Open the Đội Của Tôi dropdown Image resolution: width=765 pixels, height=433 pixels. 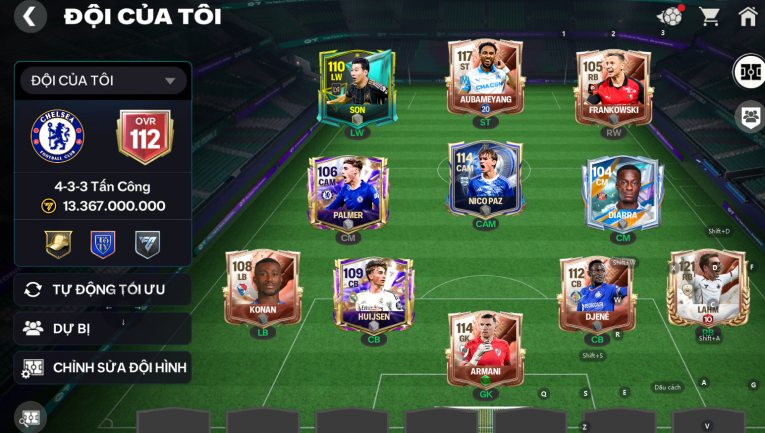[x=103, y=80]
